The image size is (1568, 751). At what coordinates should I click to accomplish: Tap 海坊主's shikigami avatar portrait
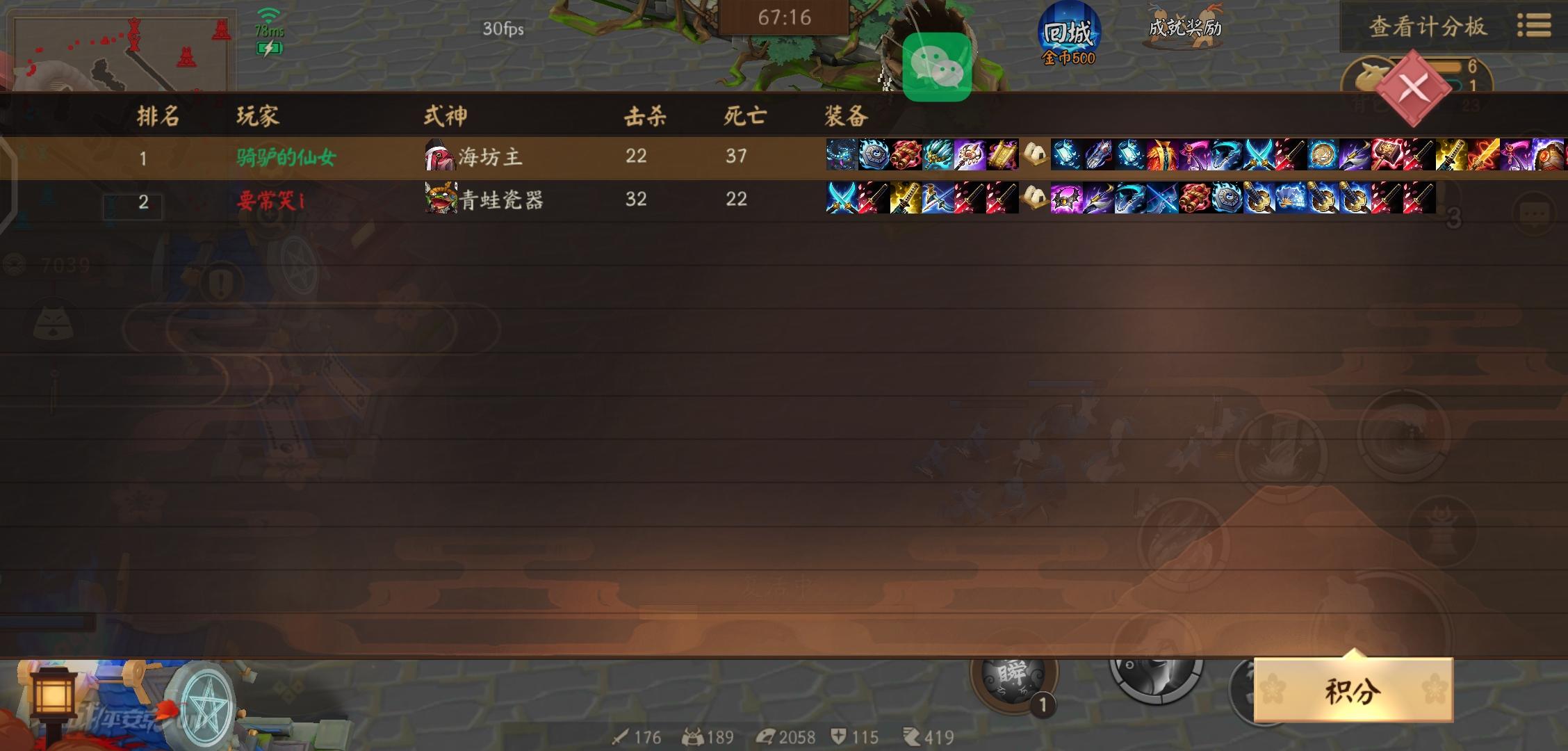(437, 156)
